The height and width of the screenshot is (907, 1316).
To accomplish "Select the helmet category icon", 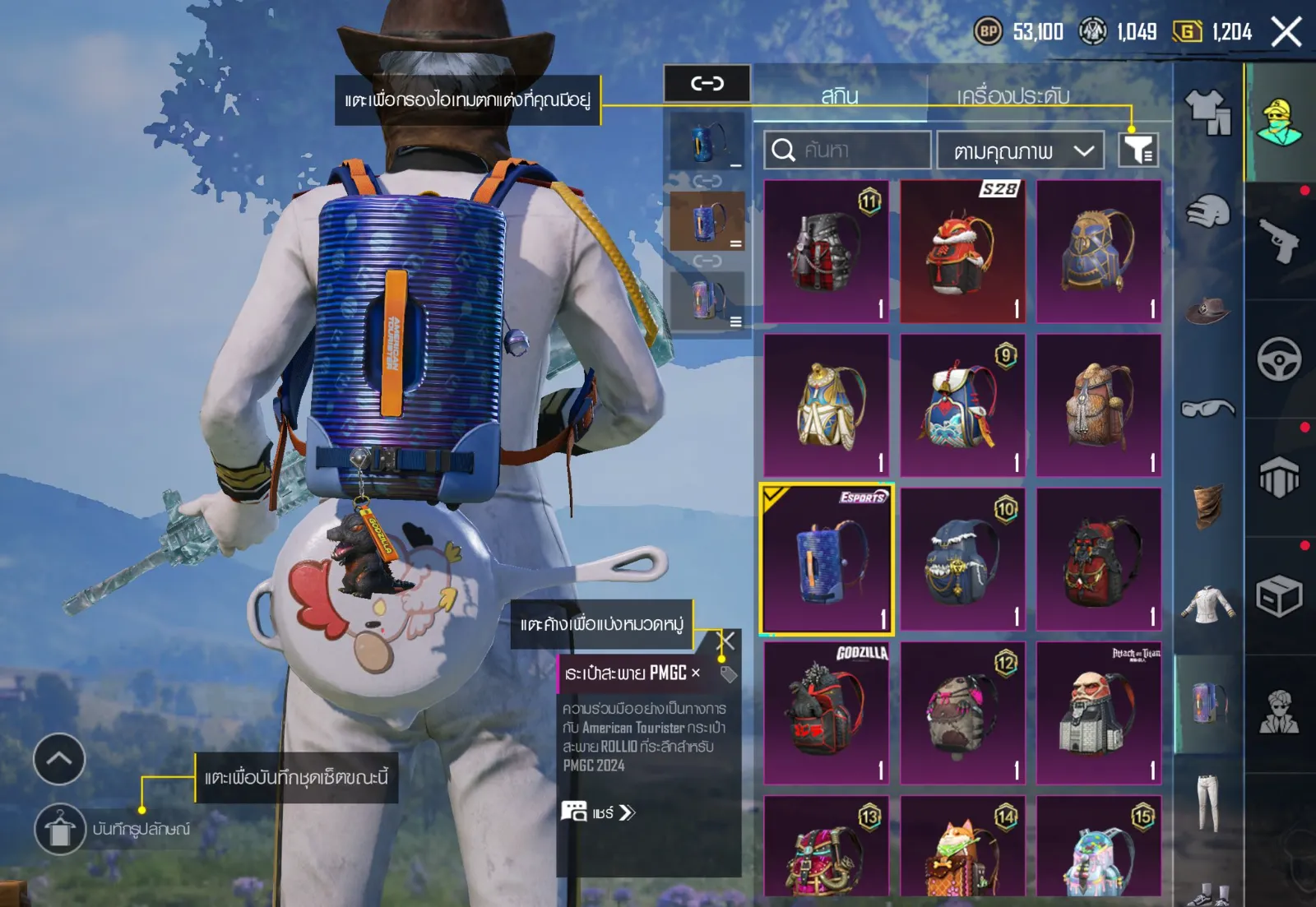I will point(1207,212).
